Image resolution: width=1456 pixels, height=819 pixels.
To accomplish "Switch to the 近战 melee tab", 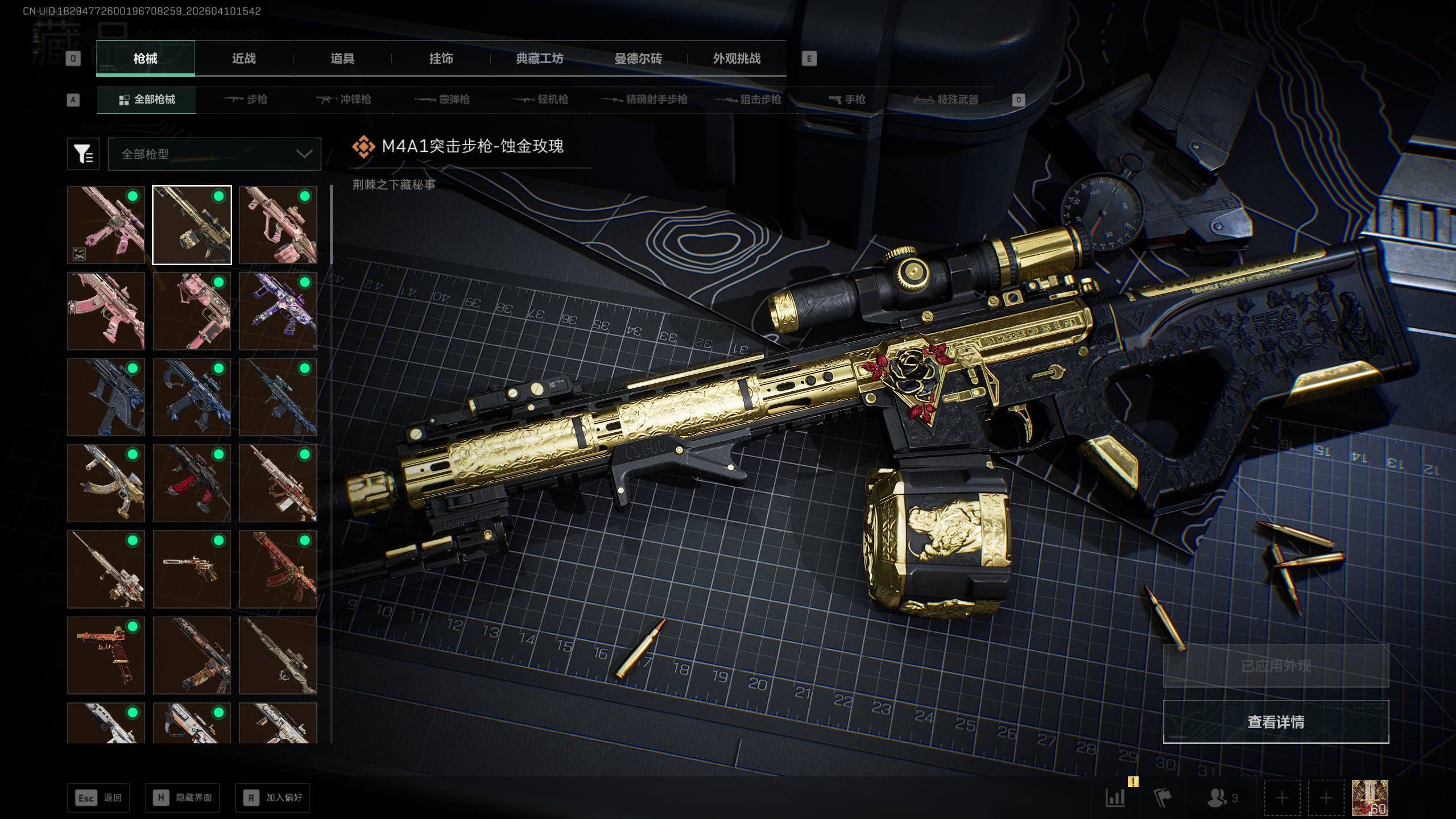I will [x=243, y=59].
